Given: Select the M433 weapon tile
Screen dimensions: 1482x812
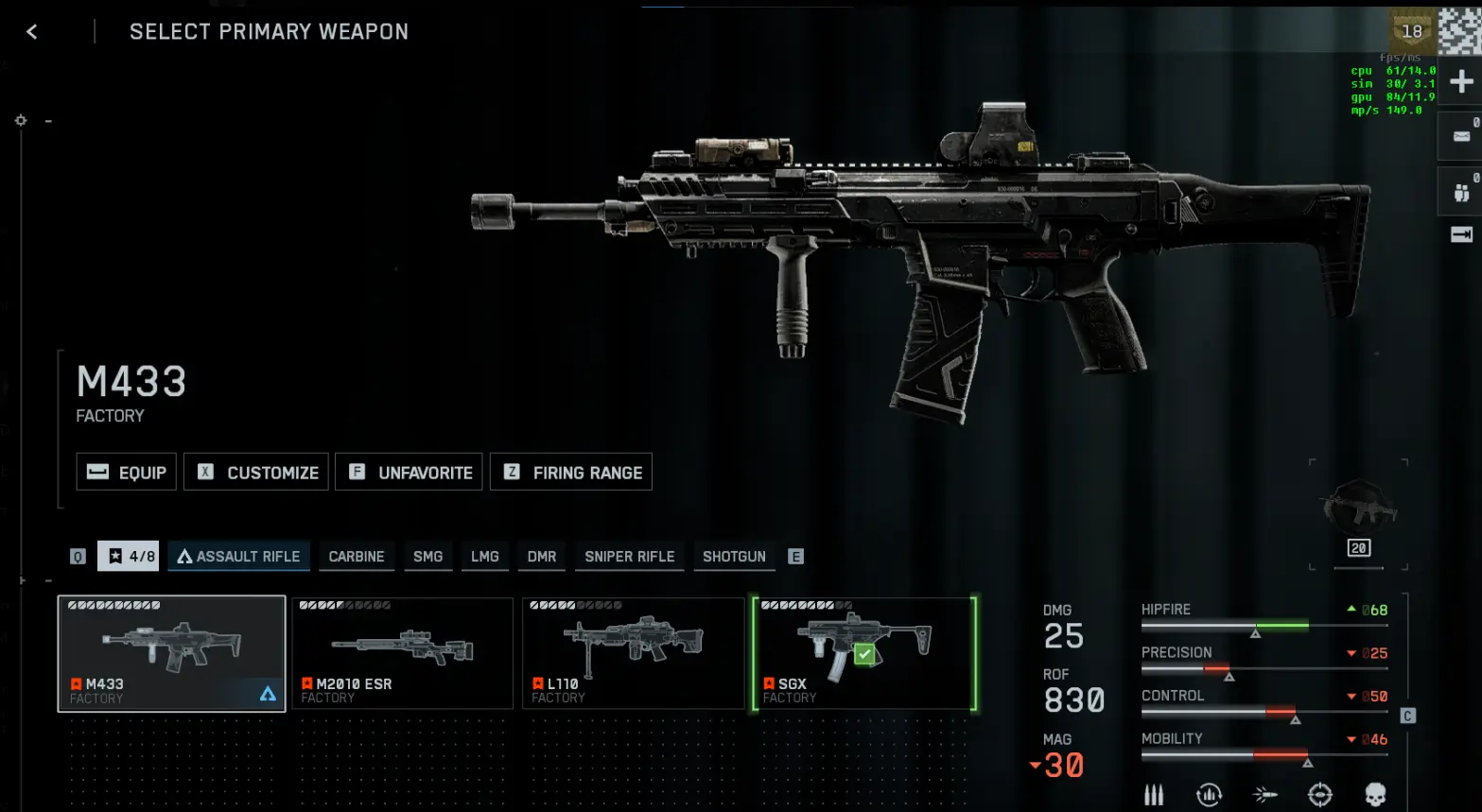Looking at the screenshot, I should click(x=172, y=653).
